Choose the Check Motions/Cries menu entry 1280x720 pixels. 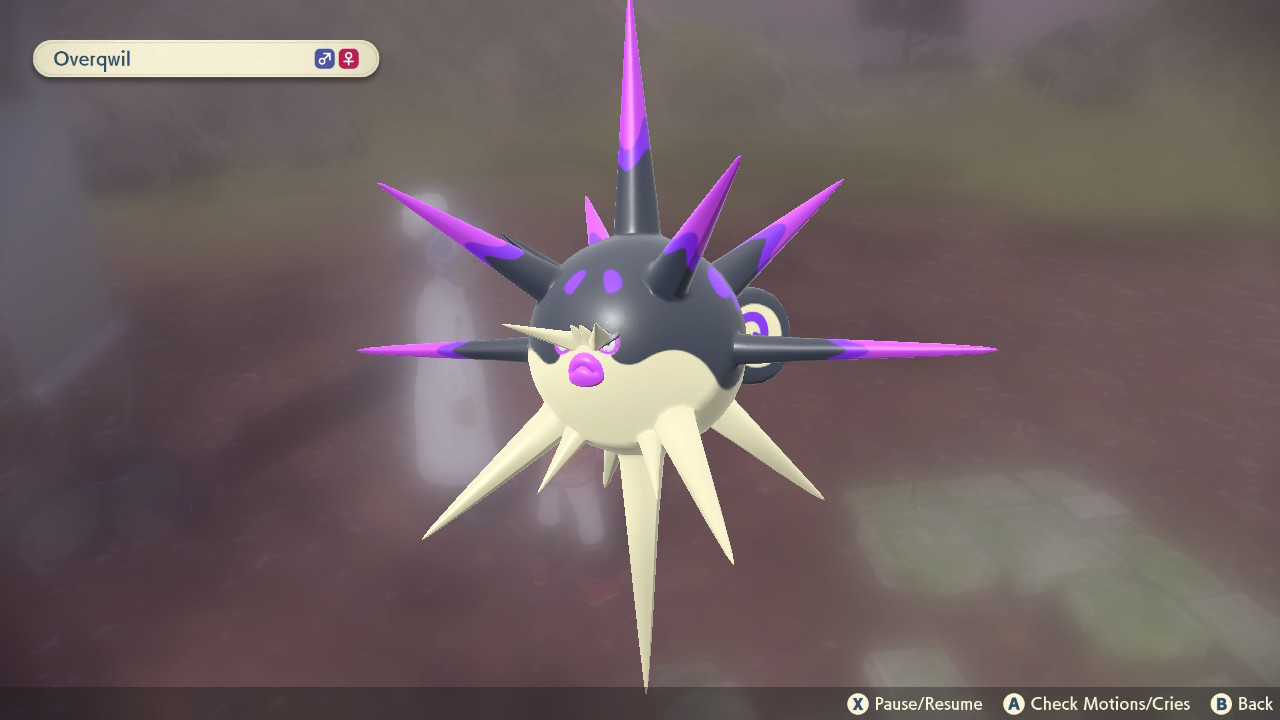(1100, 703)
